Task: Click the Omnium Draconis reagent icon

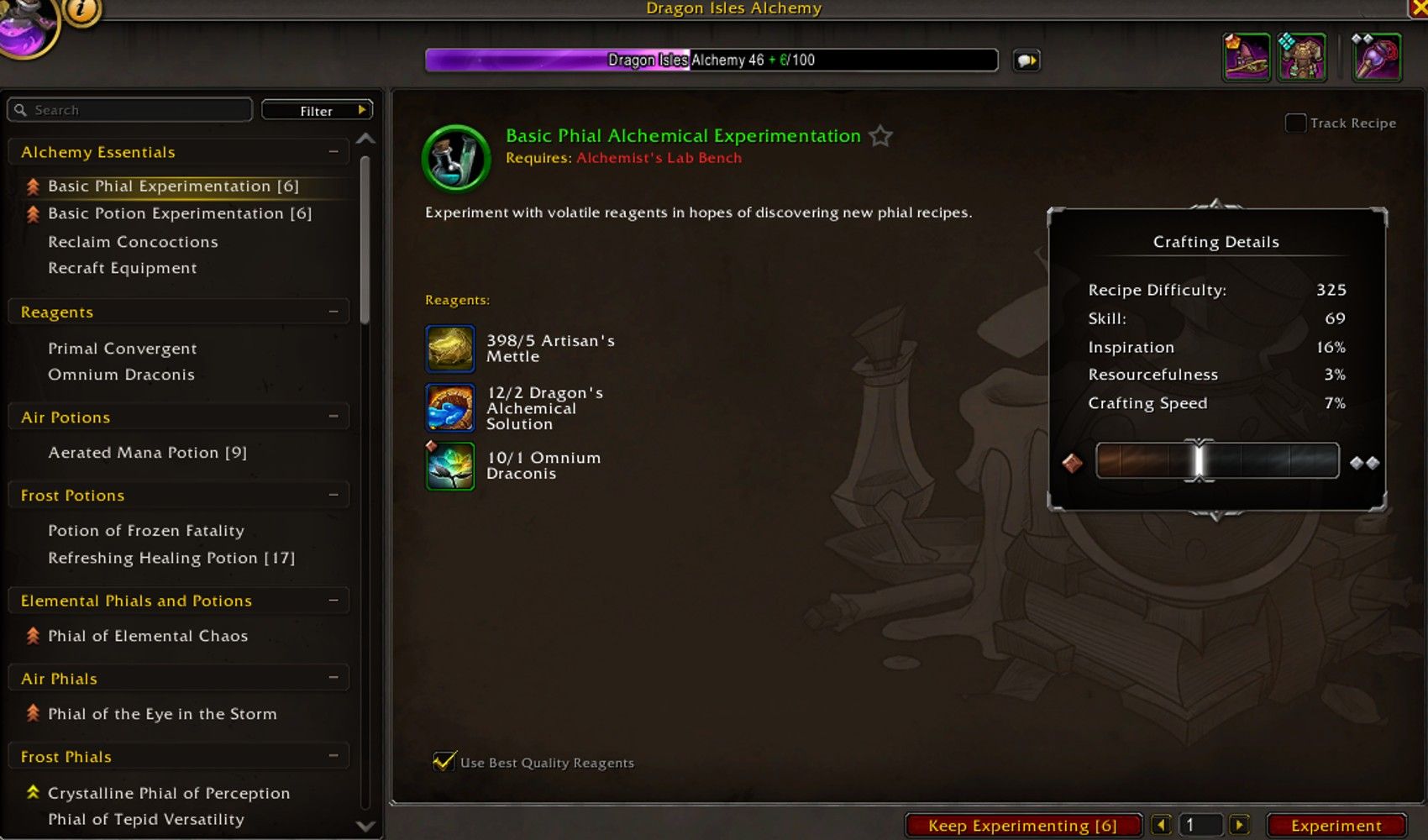Action: 450,465
